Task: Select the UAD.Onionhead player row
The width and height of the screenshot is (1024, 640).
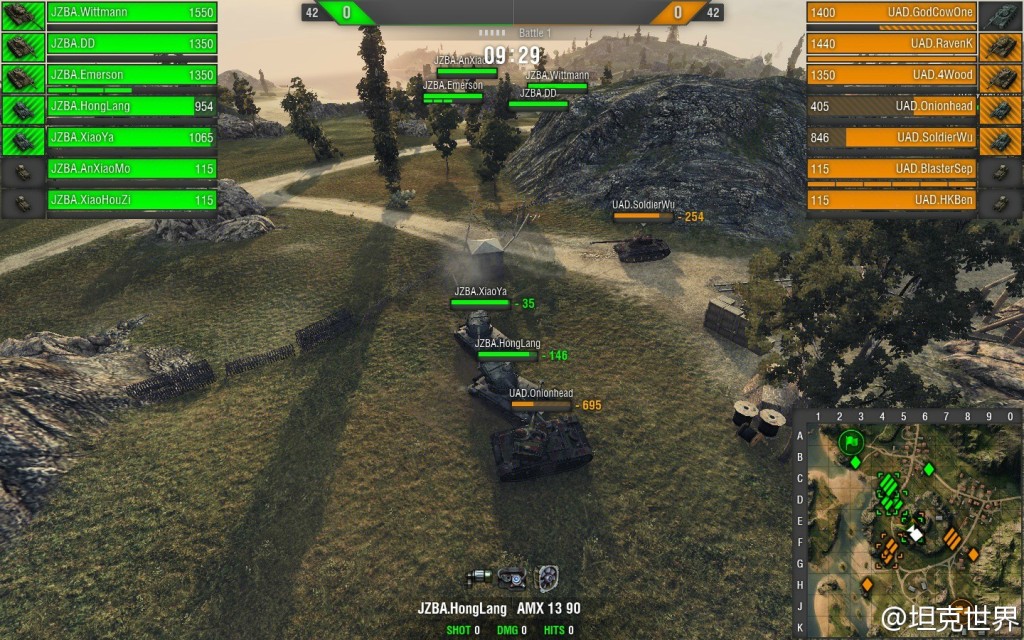Action: pos(891,106)
